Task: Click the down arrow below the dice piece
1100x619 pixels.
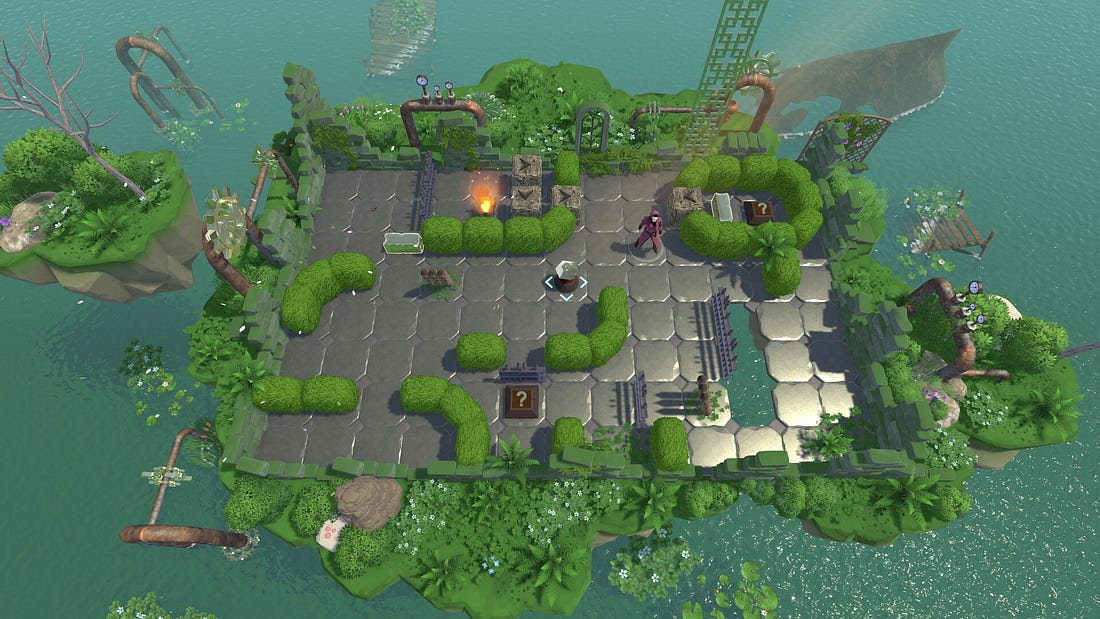Action: 566,296
